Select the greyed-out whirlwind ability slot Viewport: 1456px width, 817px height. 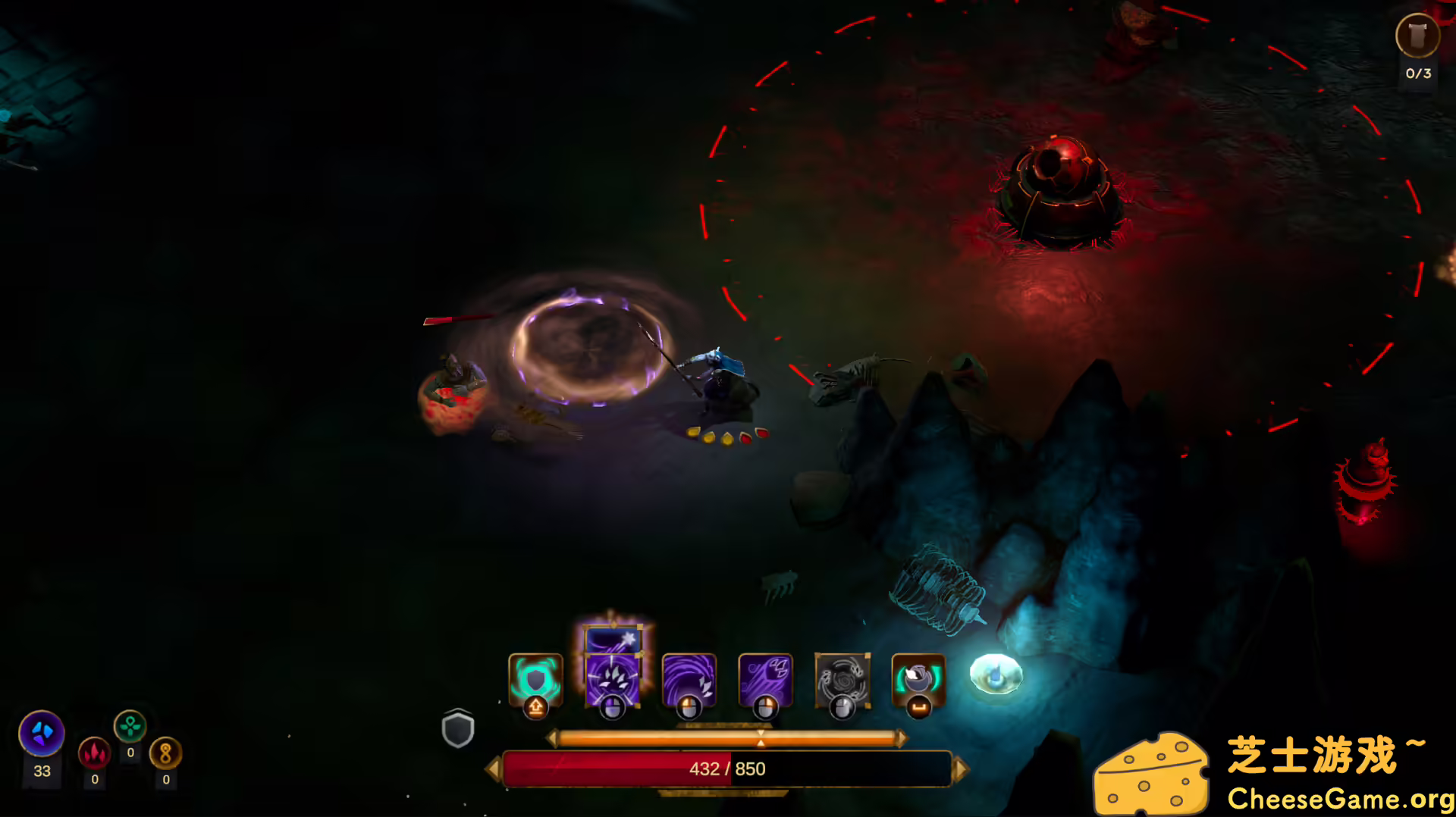pos(842,679)
